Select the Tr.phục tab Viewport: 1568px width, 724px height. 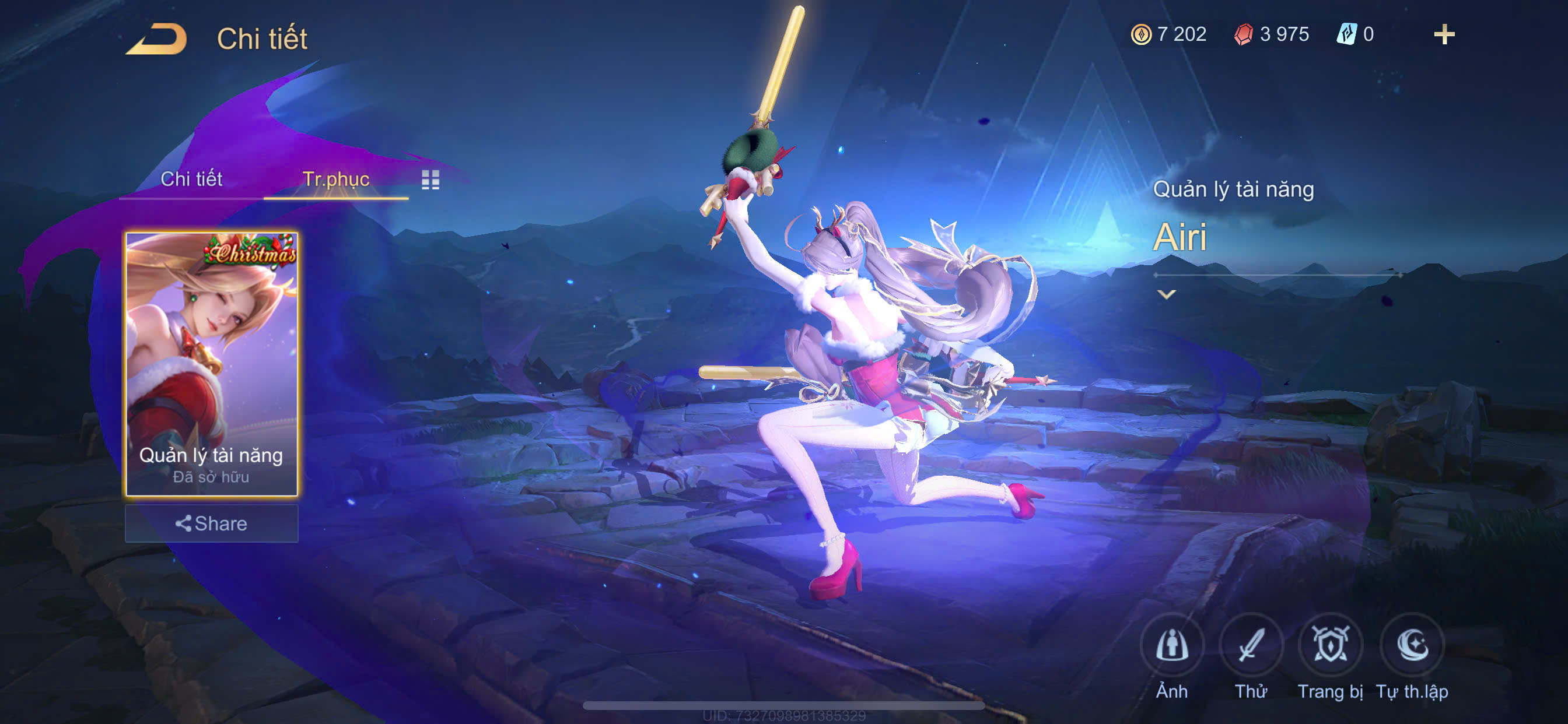tap(335, 179)
